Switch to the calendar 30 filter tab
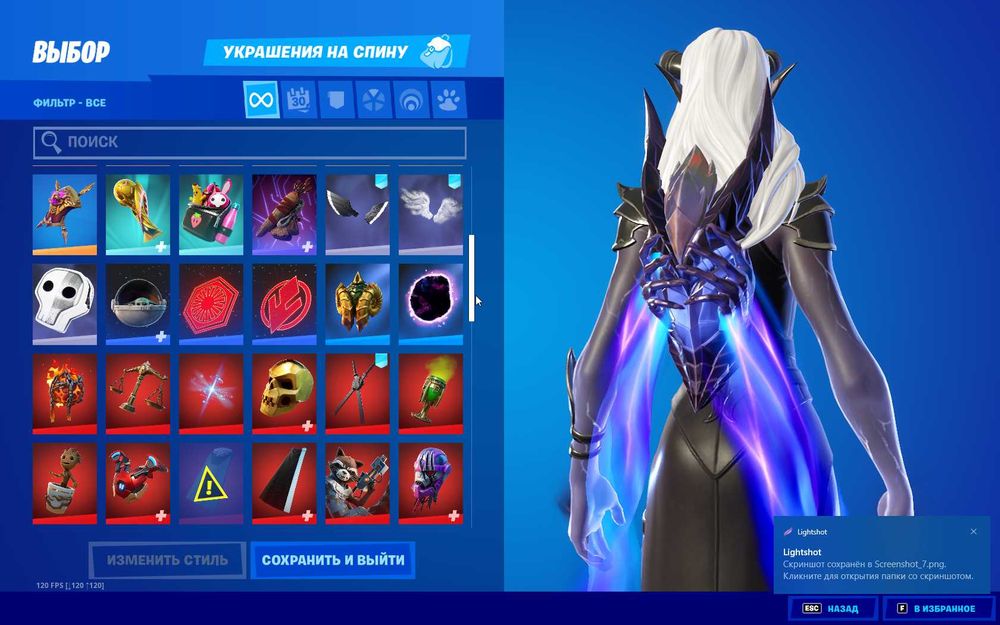Screen dimensions: 1000x625 click(299, 100)
